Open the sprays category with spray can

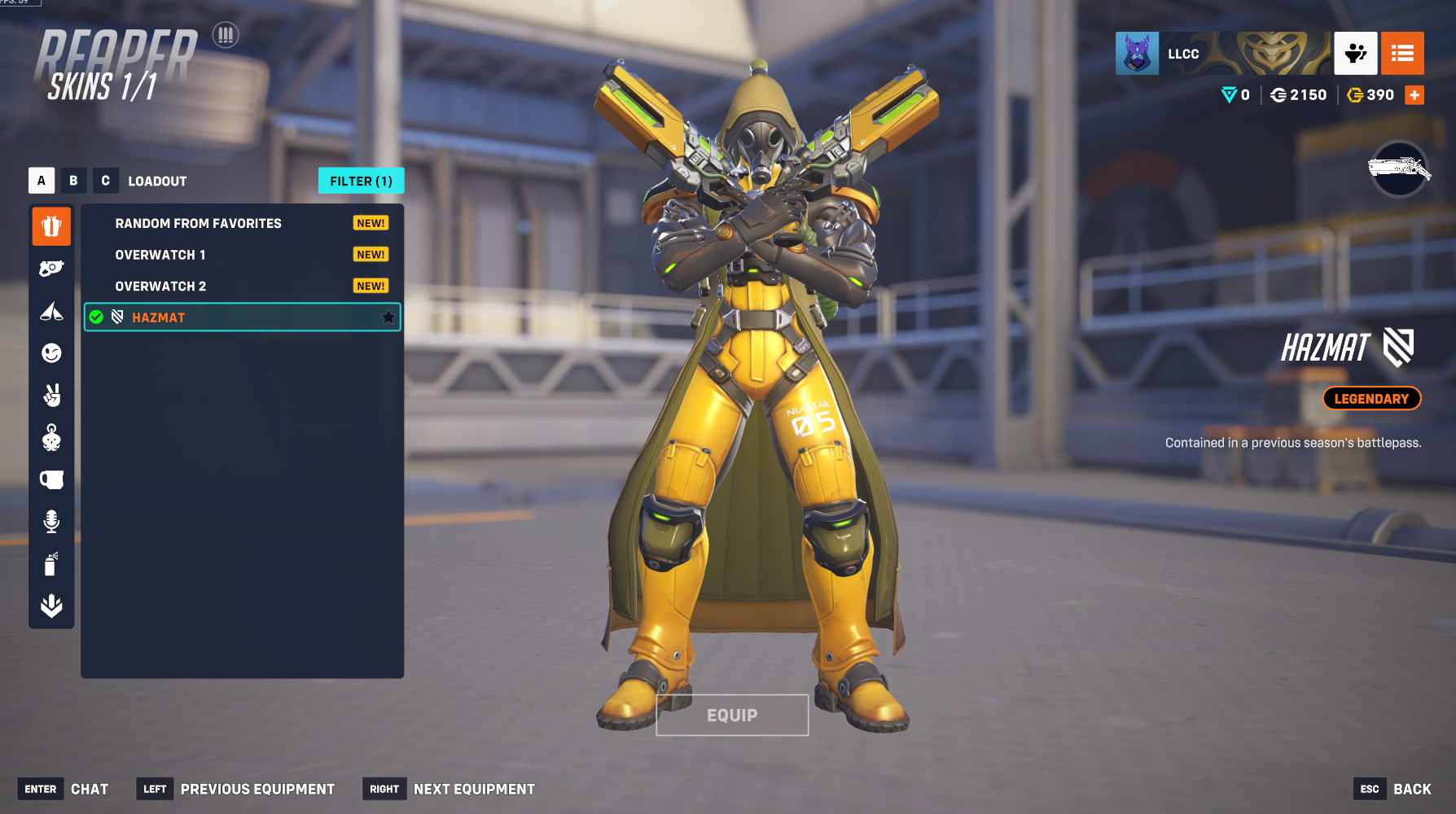51,564
